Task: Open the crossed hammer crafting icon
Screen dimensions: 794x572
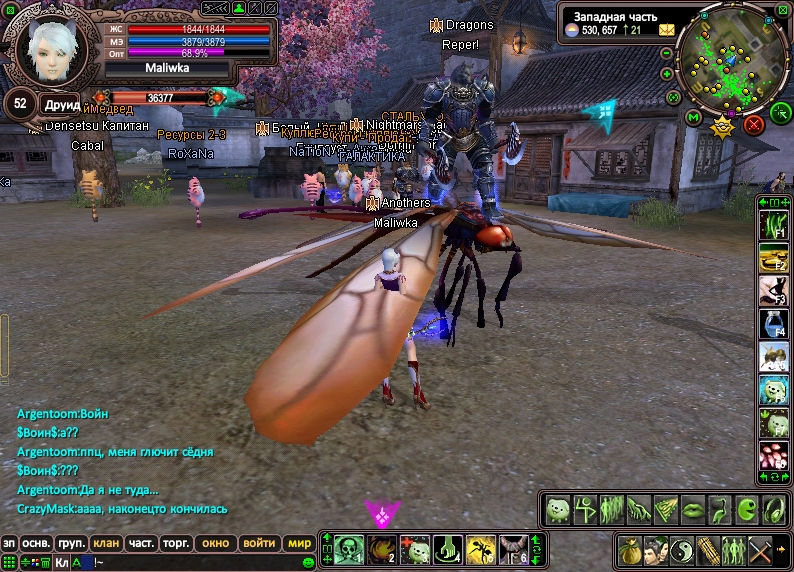Action: (x=763, y=549)
